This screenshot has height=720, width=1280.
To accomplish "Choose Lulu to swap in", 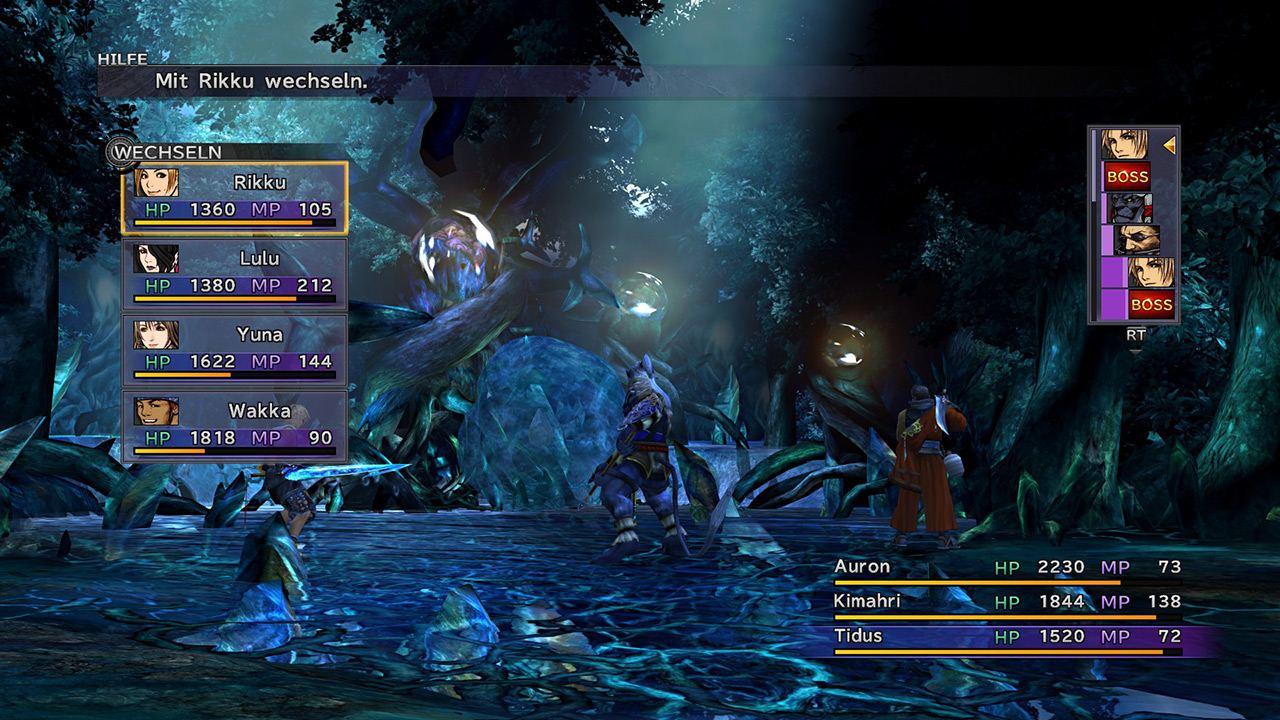I will point(235,273).
